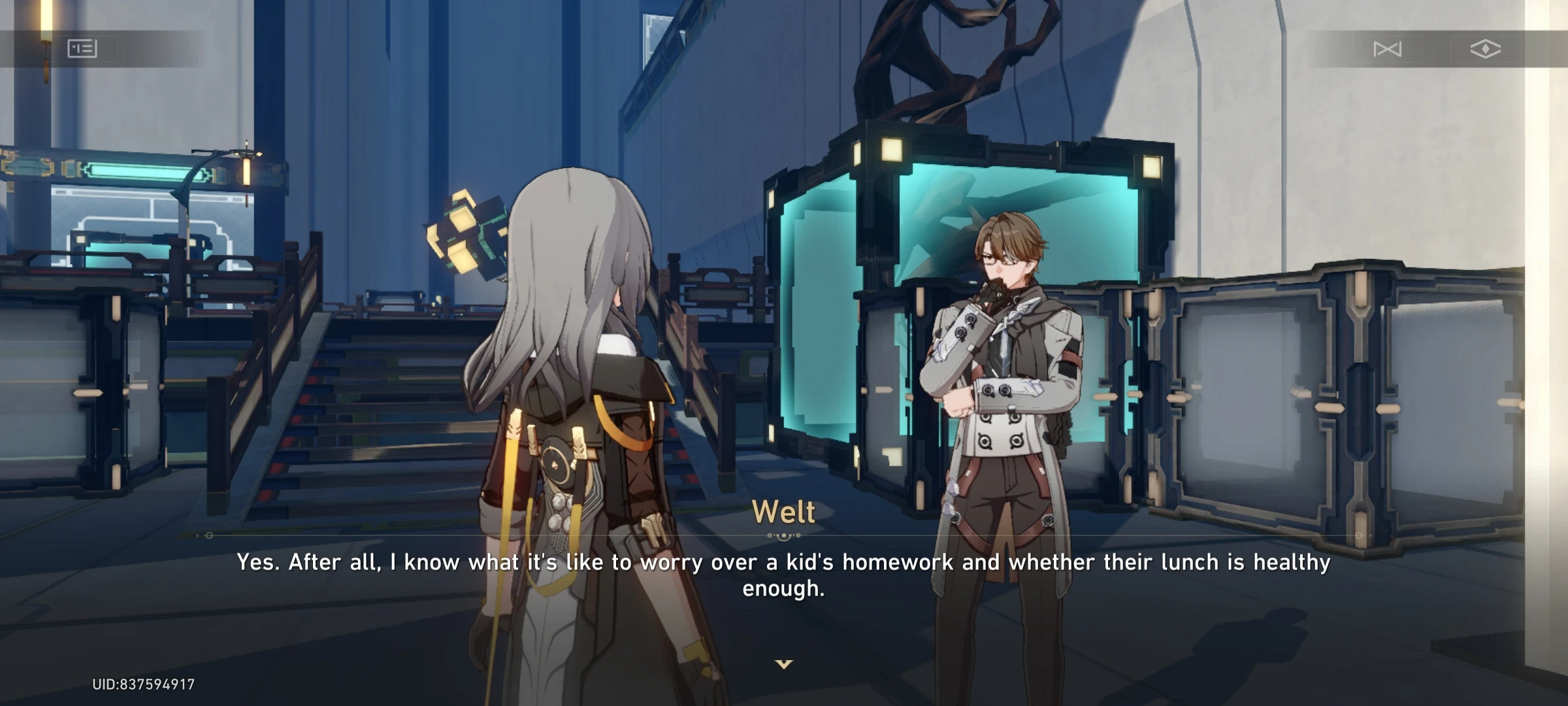The image size is (1568, 706).
Task: Click the auto-advance bowtie icon top-right
Action: coord(1388,50)
